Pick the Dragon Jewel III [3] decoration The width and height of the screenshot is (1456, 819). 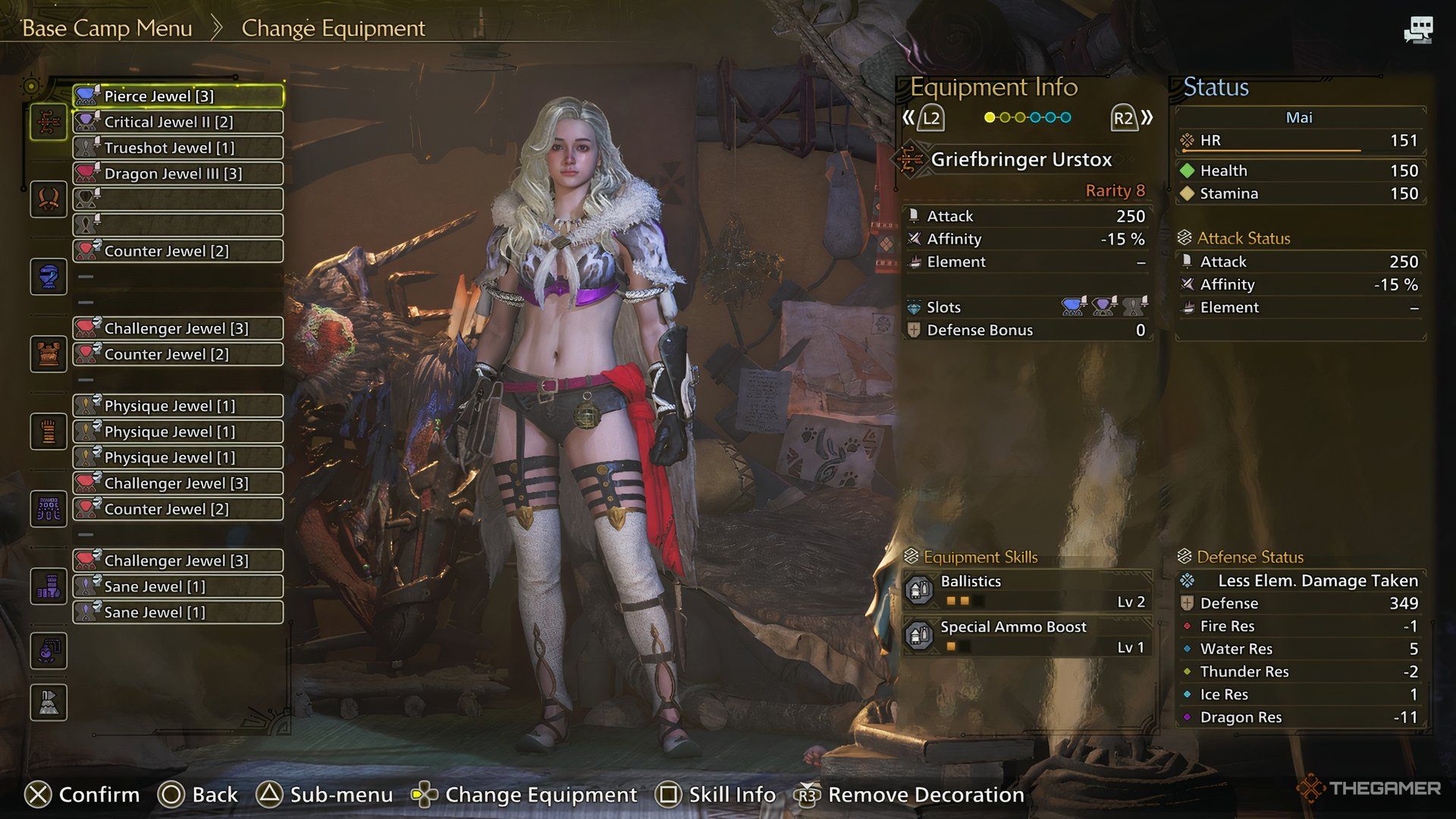pos(178,174)
